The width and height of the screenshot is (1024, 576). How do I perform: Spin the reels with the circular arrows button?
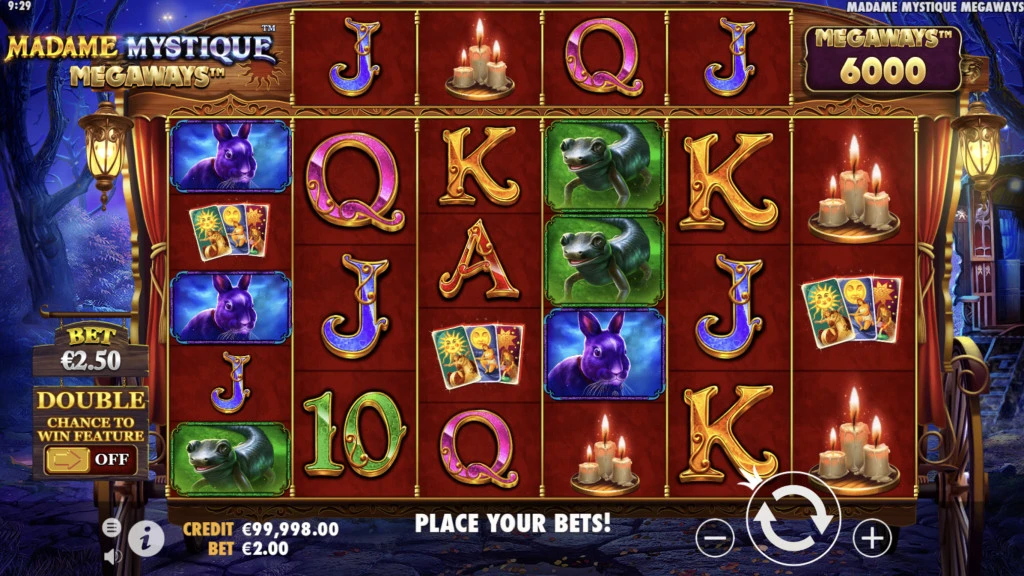(793, 518)
